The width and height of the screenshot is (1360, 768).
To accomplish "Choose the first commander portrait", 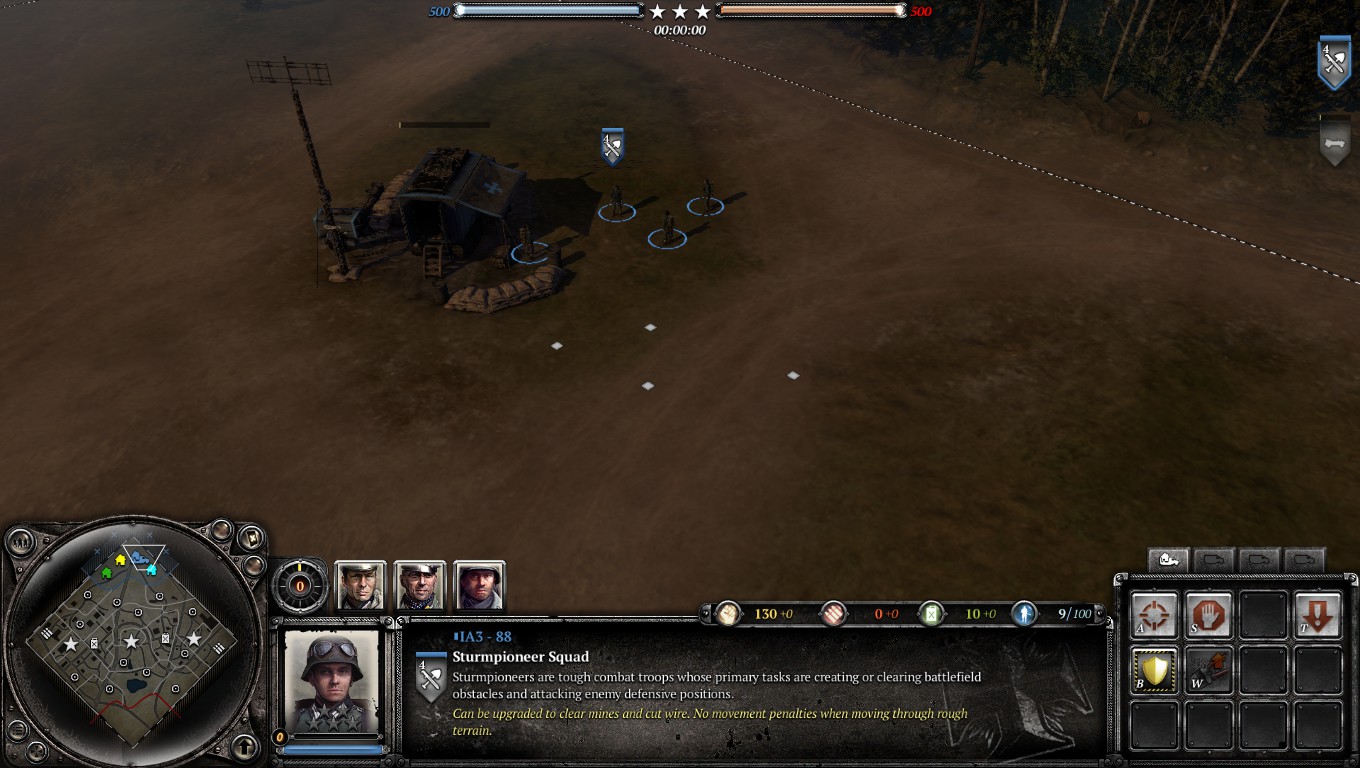I will click(x=360, y=586).
